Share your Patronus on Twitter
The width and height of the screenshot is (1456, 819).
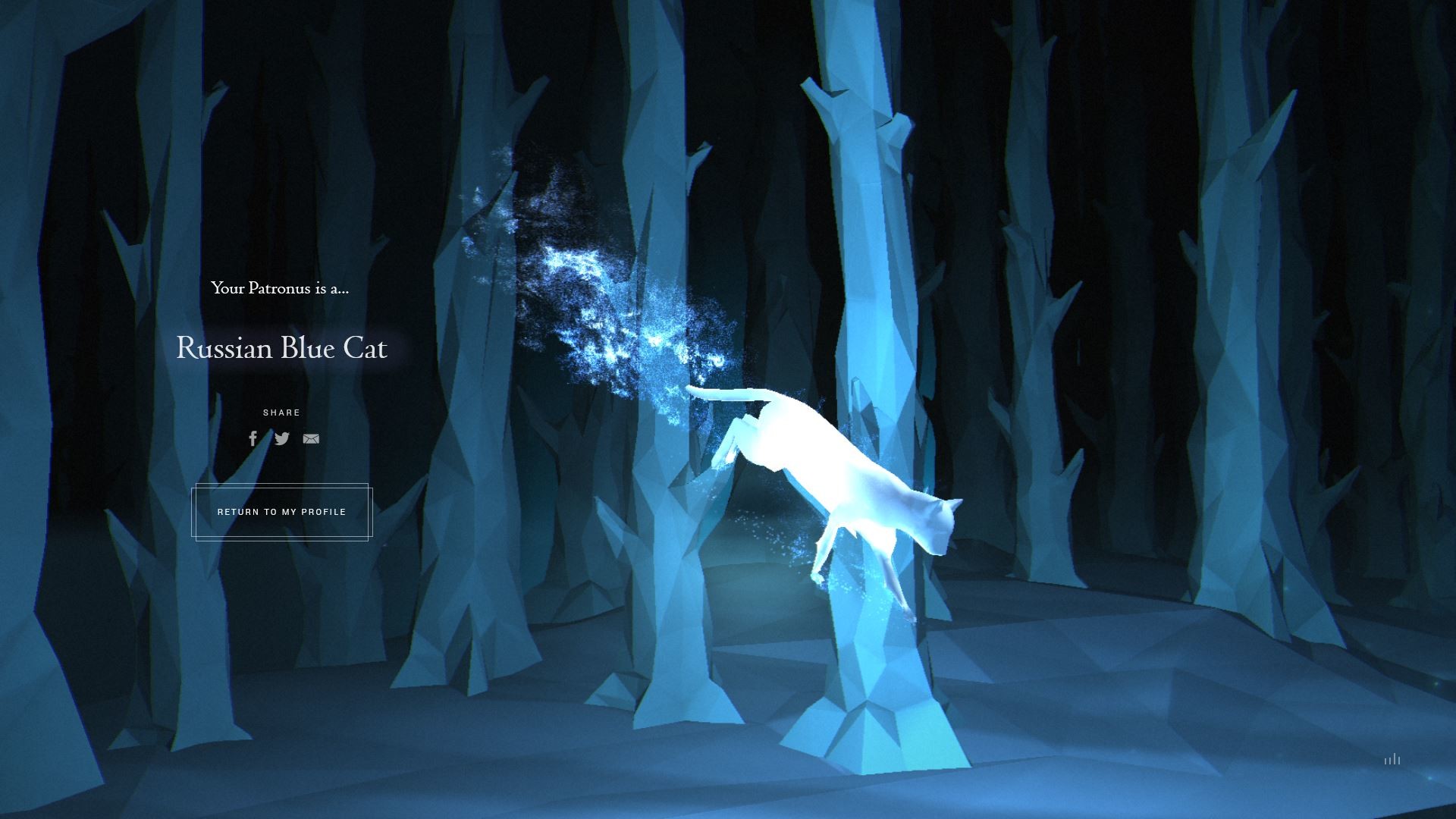tap(282, 438)
